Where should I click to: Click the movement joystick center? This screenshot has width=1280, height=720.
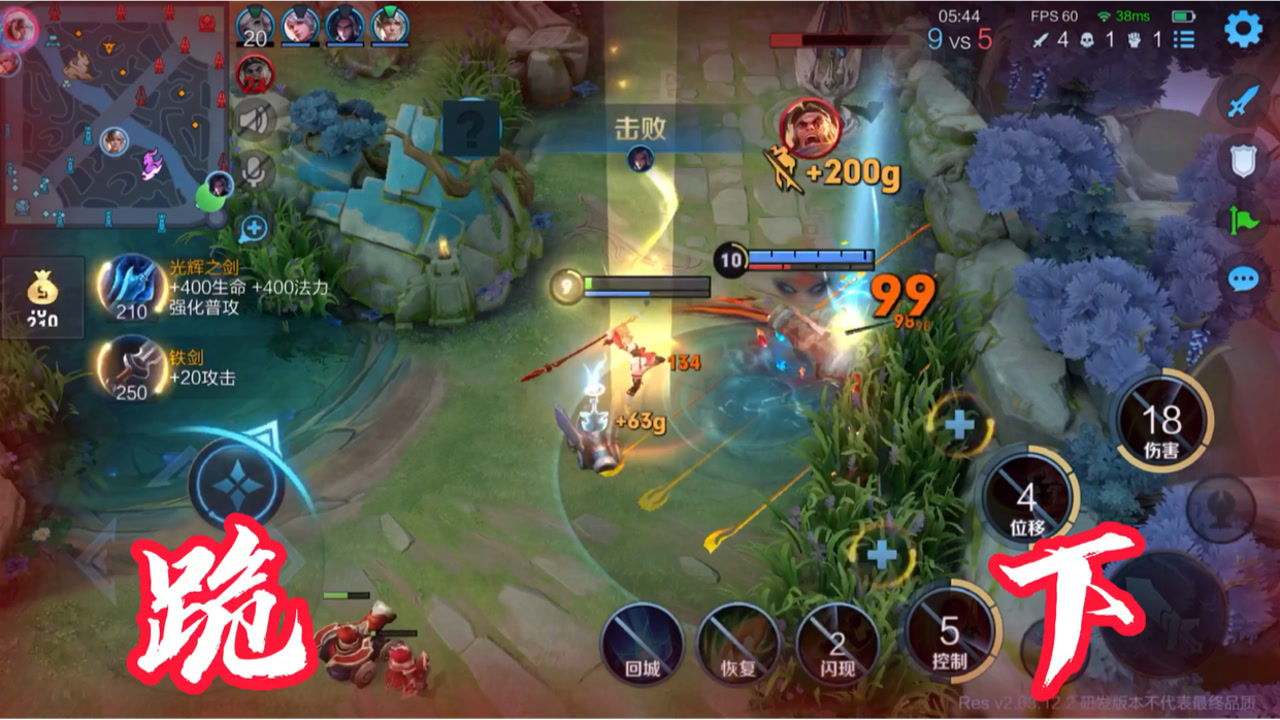tap(236, 483)
